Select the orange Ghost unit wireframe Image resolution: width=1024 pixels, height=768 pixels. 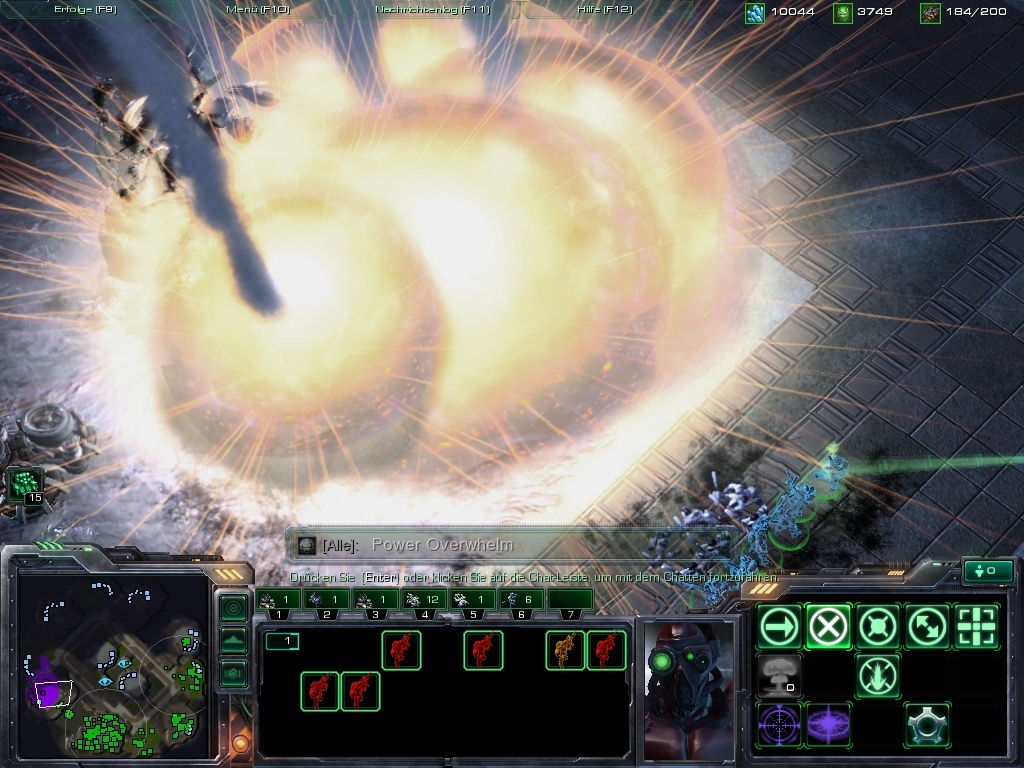pos(565,650)
